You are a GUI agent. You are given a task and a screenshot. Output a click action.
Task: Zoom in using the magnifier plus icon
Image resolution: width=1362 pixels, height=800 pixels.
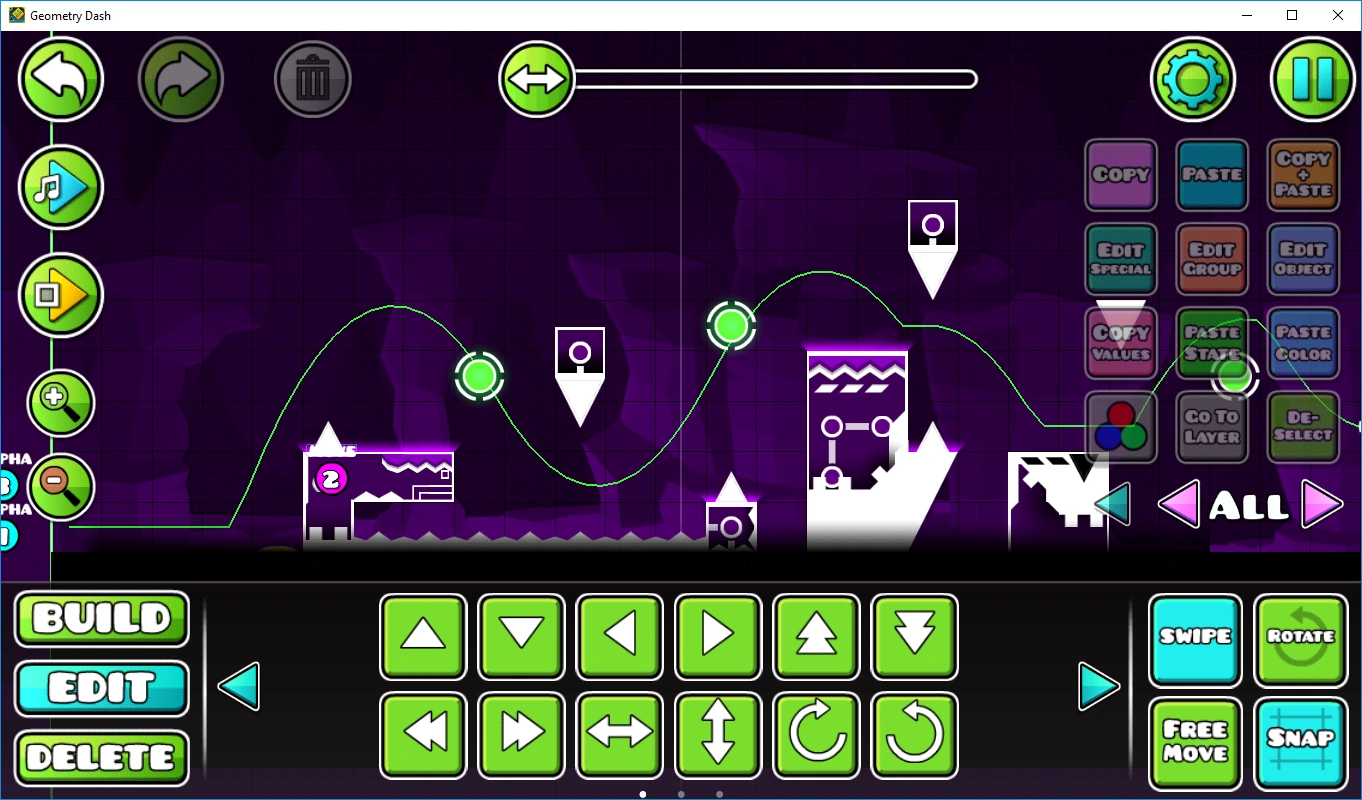pyautogui.click(x=61, y=403)
